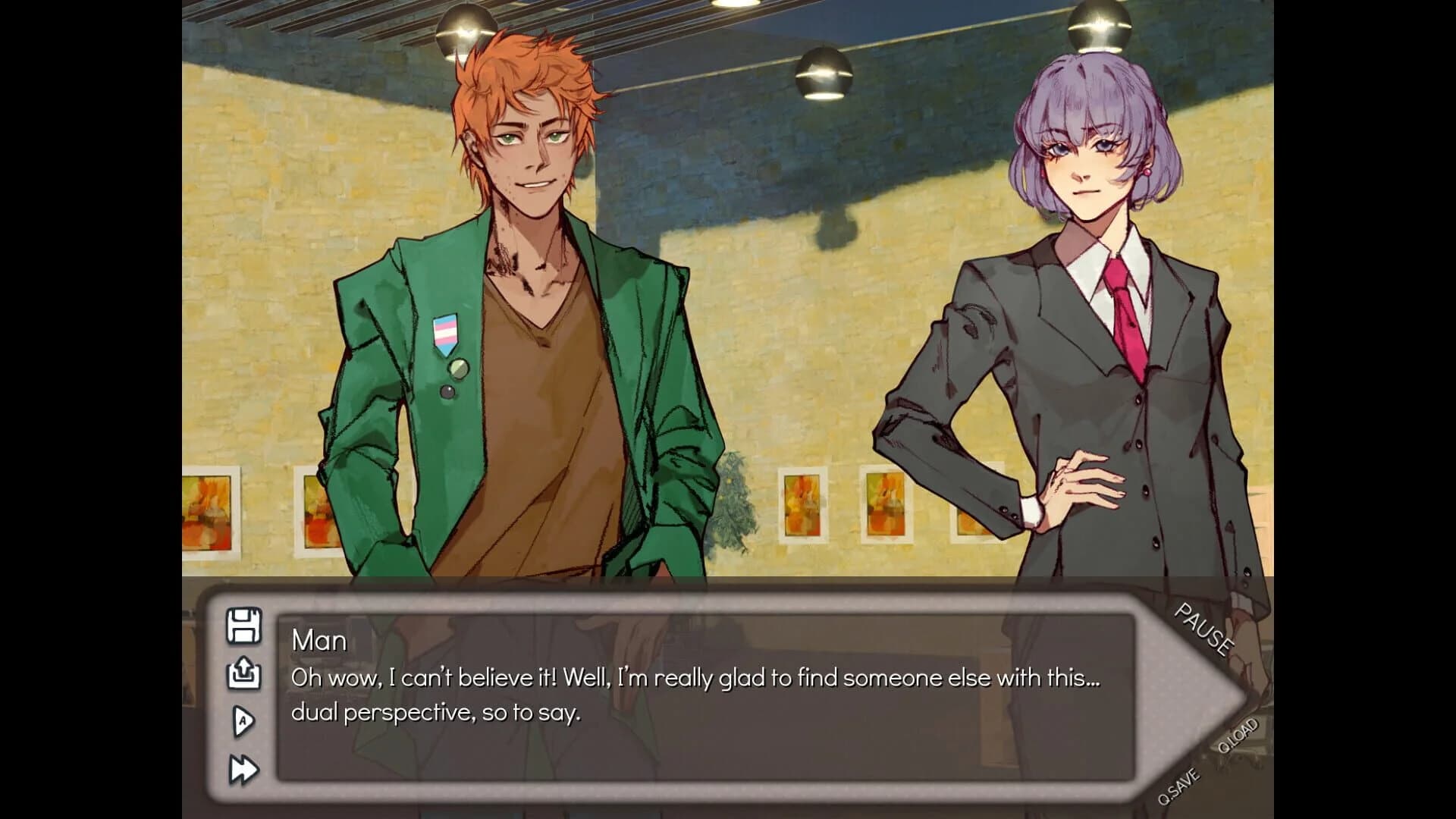Click the center ceiling lamp
Image resolution: width=1456 pixels, height=819 pixels.
pos(823,72)
